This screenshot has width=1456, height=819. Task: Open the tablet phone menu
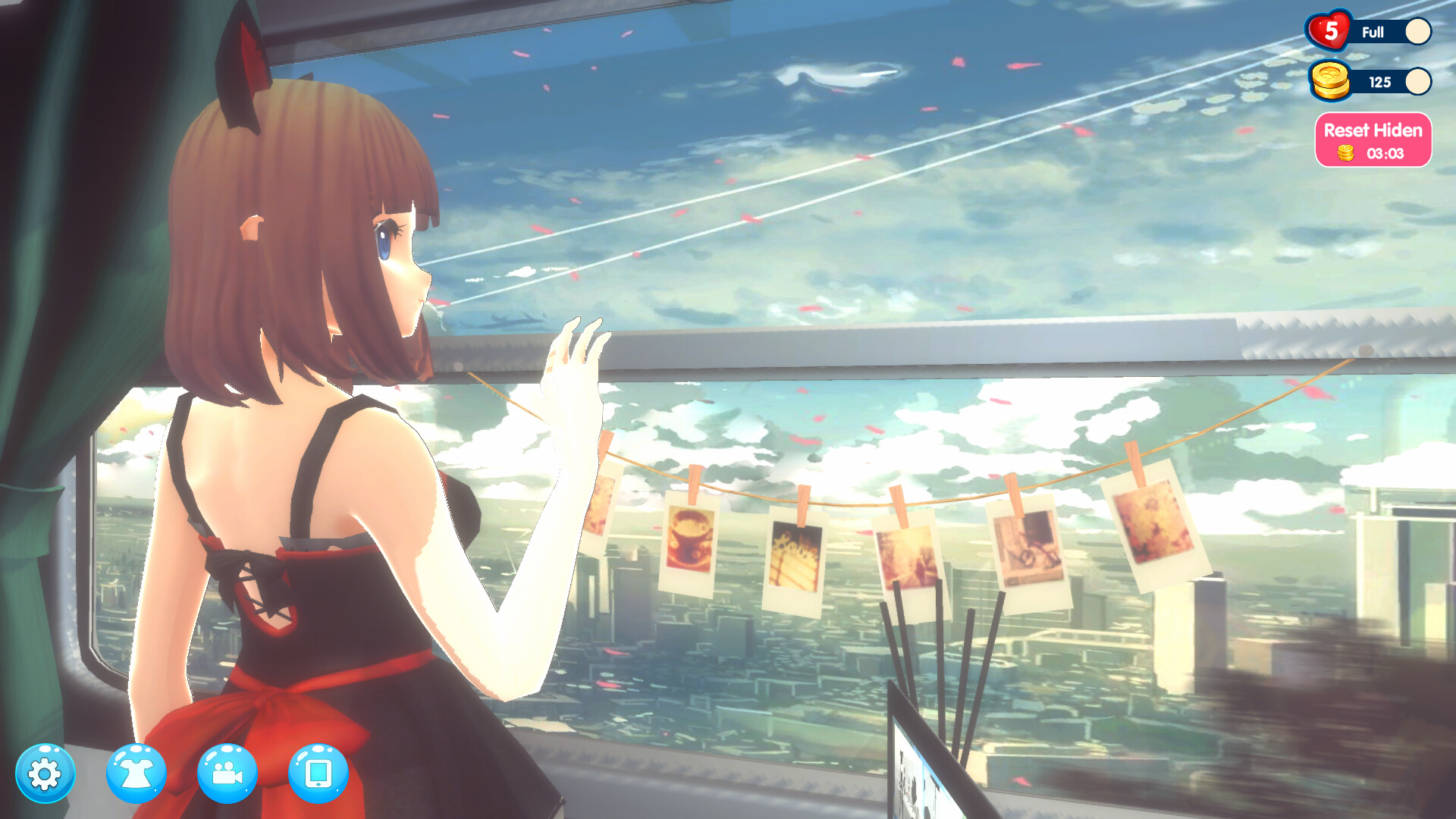tap(318, 772)
